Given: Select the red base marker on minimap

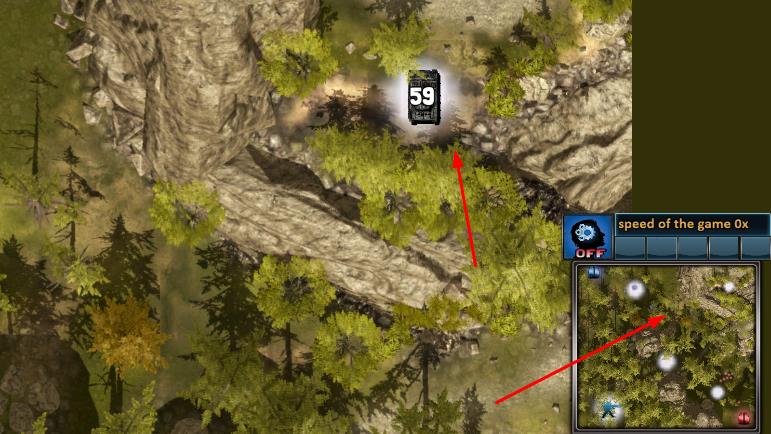Looking at the screenshot, I should tap(743, 418).
